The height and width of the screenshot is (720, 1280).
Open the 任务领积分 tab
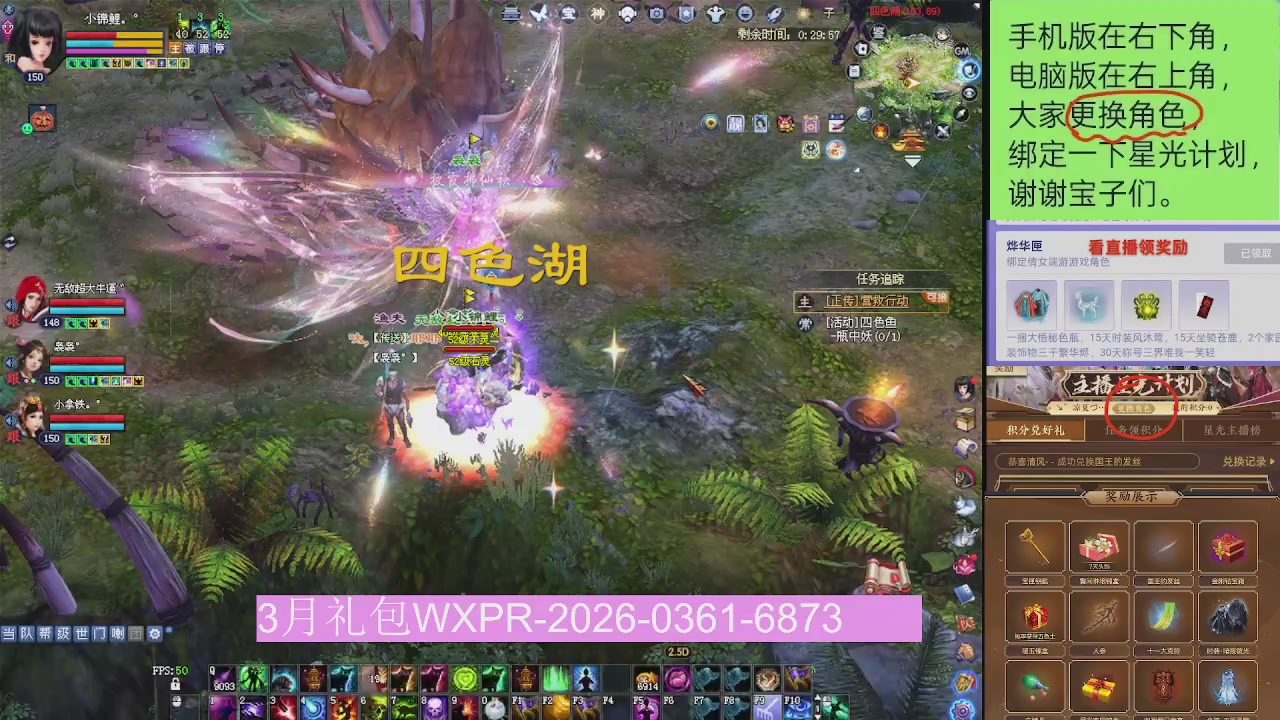1133,430
